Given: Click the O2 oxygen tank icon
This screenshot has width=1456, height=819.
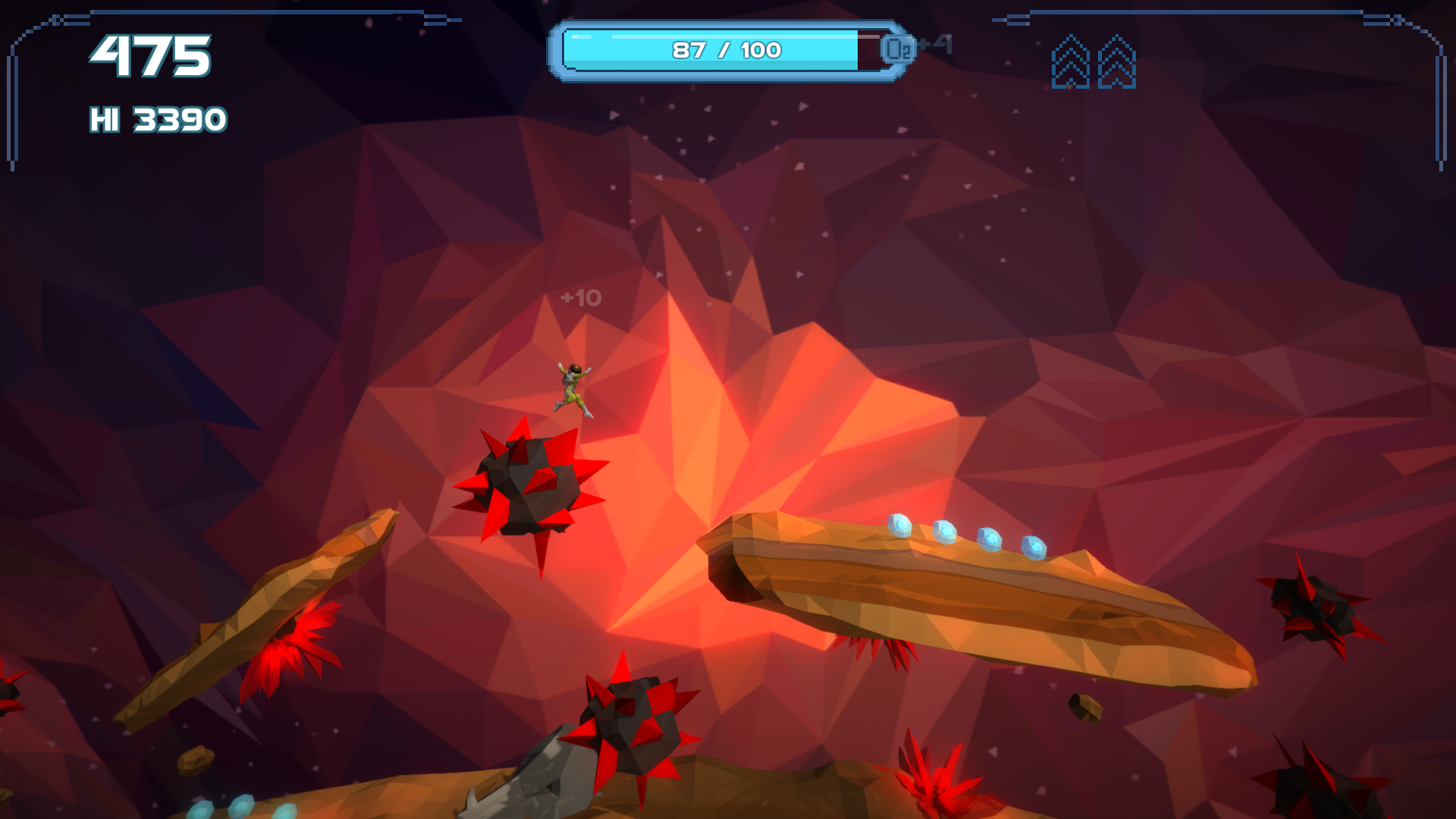Looking at the screenshot, I should pos(898,49).
